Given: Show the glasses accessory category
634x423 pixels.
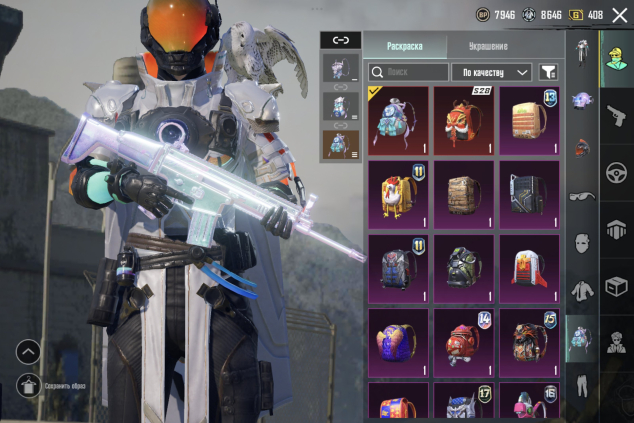Looking at the screenshot, I should tap(581, 196).
